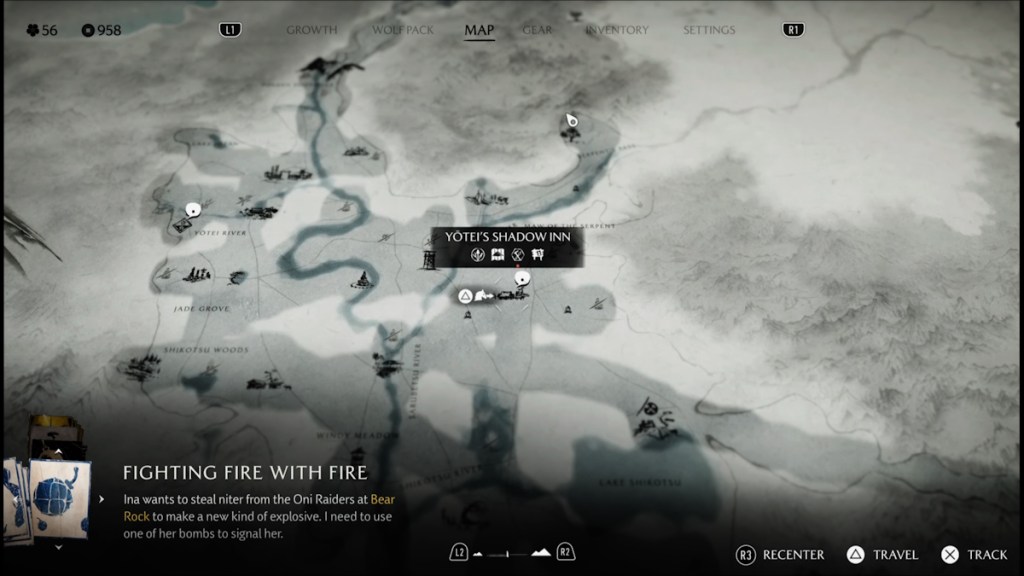
Task: Open the Fighting Fire With Fire quest entry
Action: coord(245,472)
